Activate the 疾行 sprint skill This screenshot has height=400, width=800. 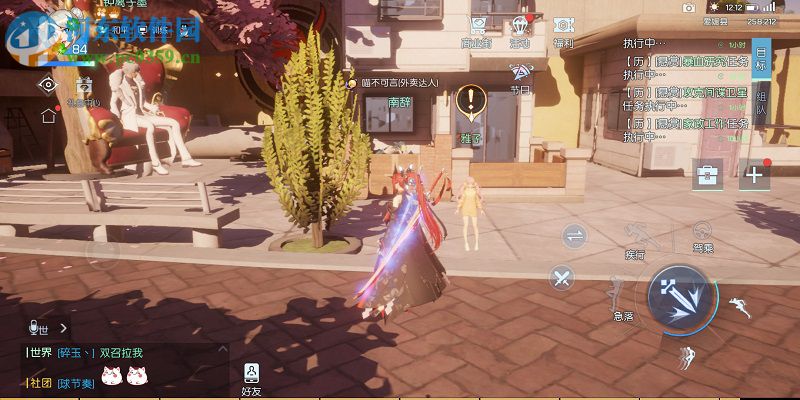pyautogui.click(x=635, y=239)
